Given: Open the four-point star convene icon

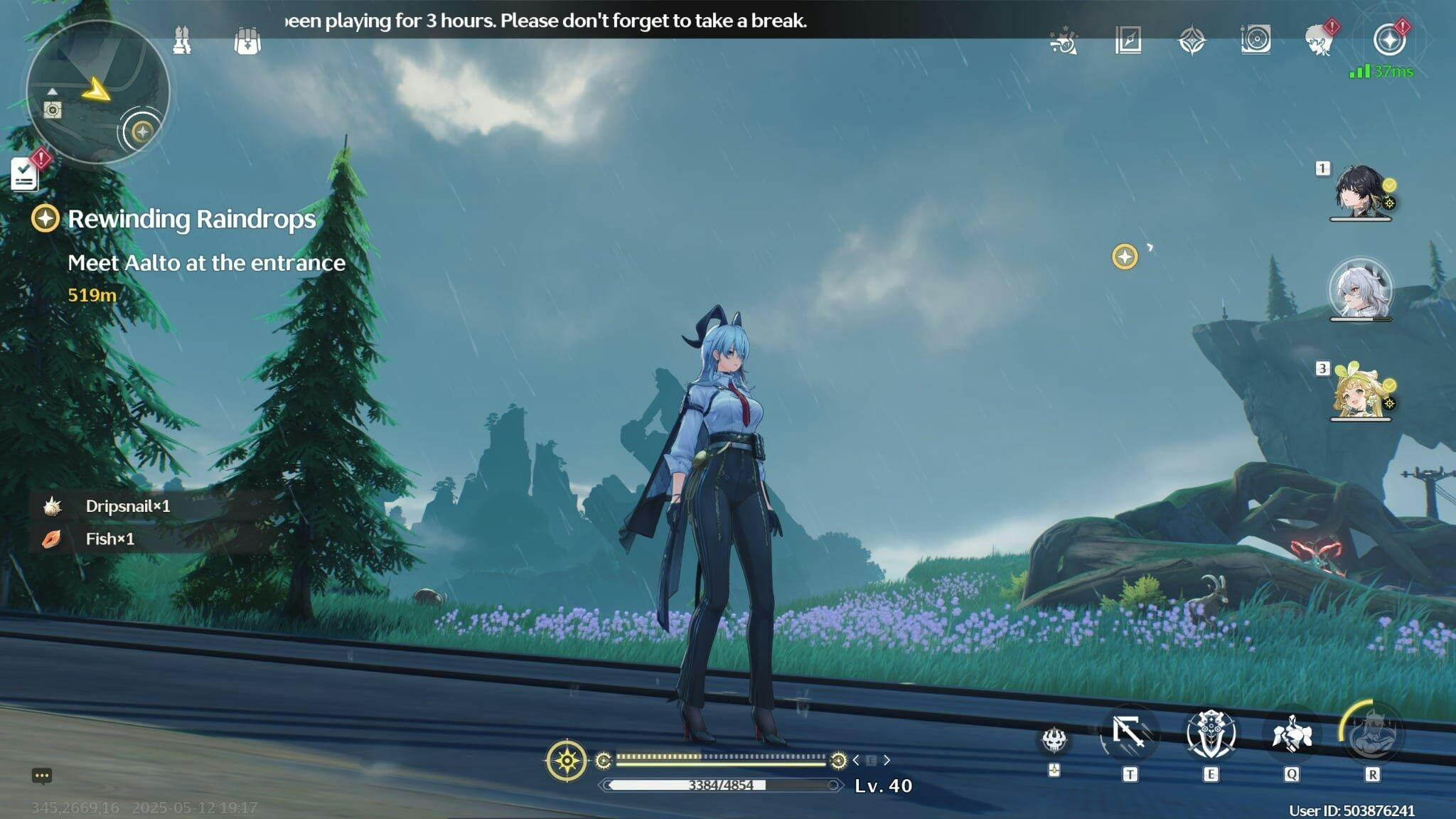Looking at the screenshot, I should [1192, 41].
